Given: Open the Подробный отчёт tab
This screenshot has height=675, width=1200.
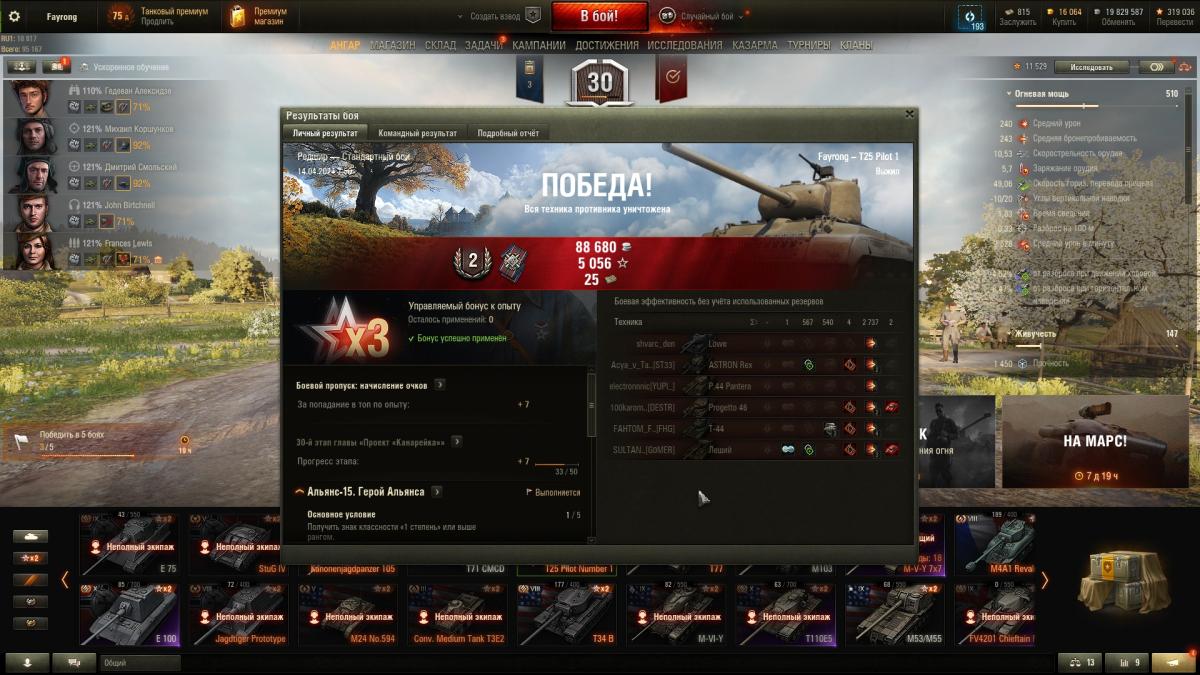Looking at the screenshot, I should coord(508,133).
